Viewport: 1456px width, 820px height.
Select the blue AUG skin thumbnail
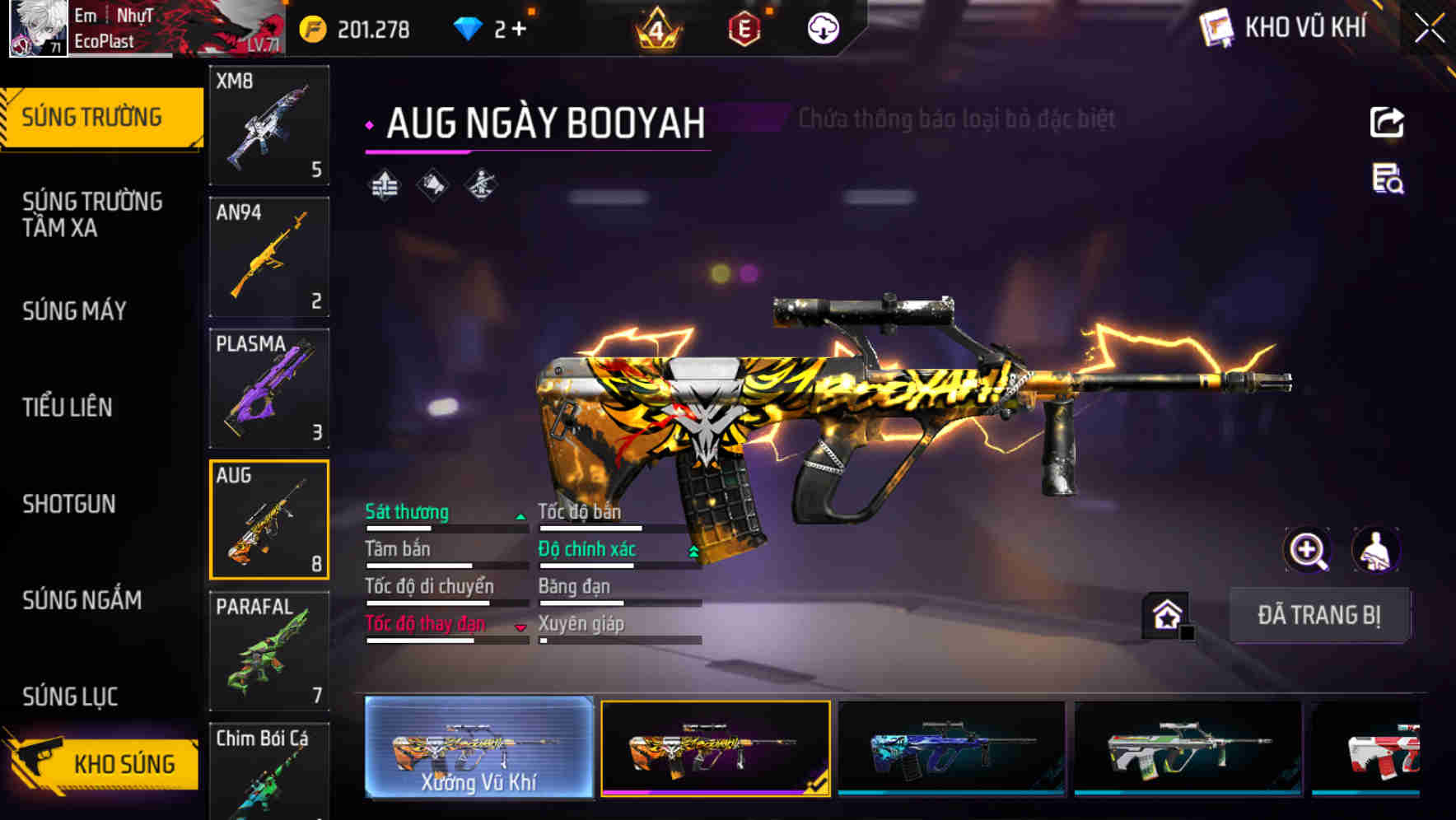click(x=951, y=748)
